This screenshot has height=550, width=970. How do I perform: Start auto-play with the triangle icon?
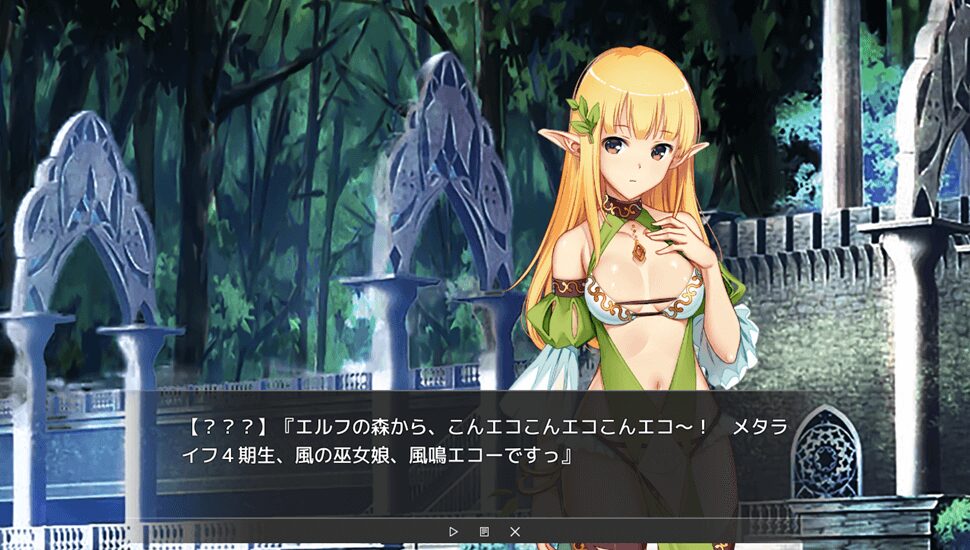click(x=453, y=531)
